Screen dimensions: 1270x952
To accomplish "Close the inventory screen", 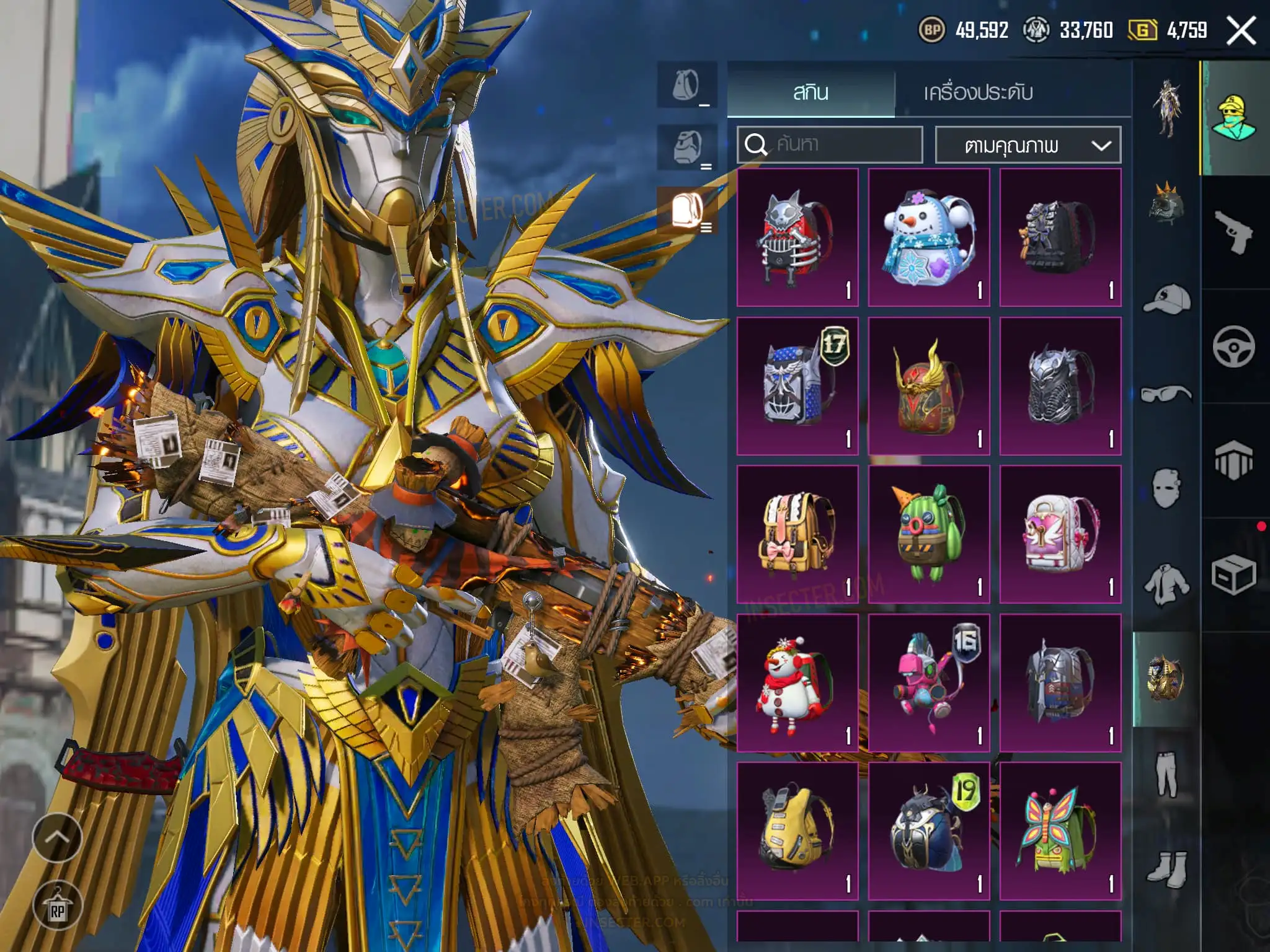I will 1241,30.
